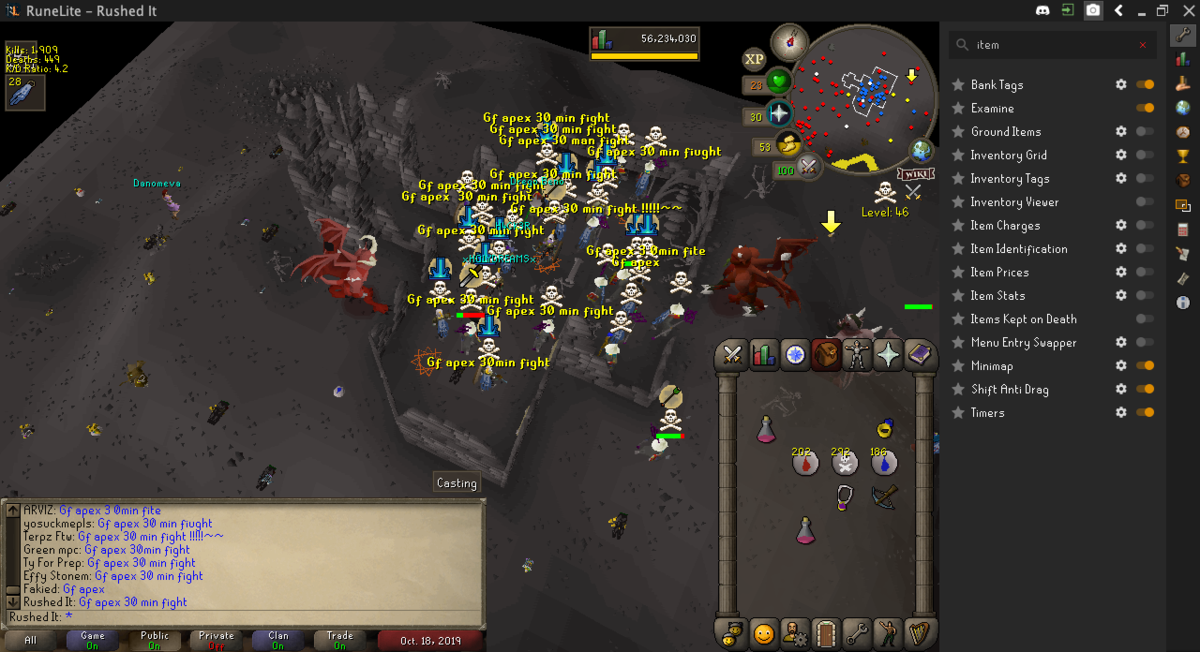Screen dimensions: 1200x652
Task: Take a screenshot with the camera button
Action: [1094, 11]
